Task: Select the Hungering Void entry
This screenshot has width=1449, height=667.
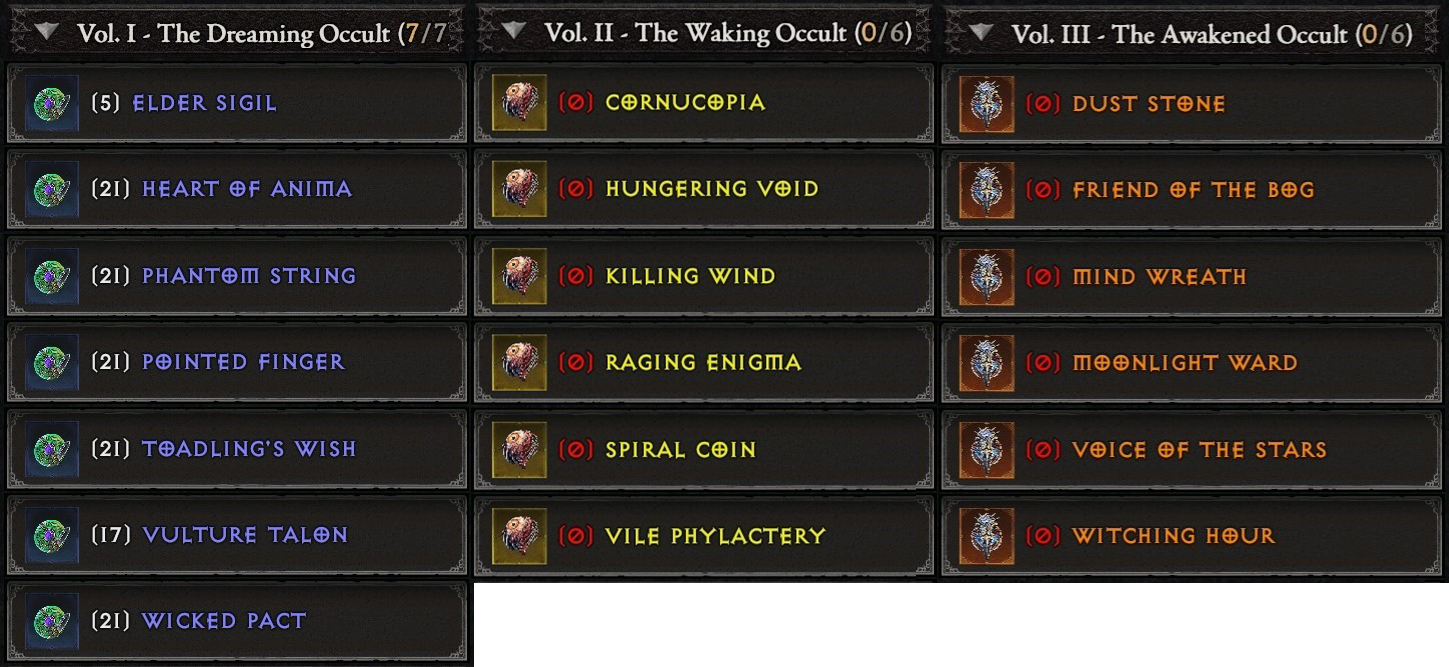Action: [x=703, y=189]
